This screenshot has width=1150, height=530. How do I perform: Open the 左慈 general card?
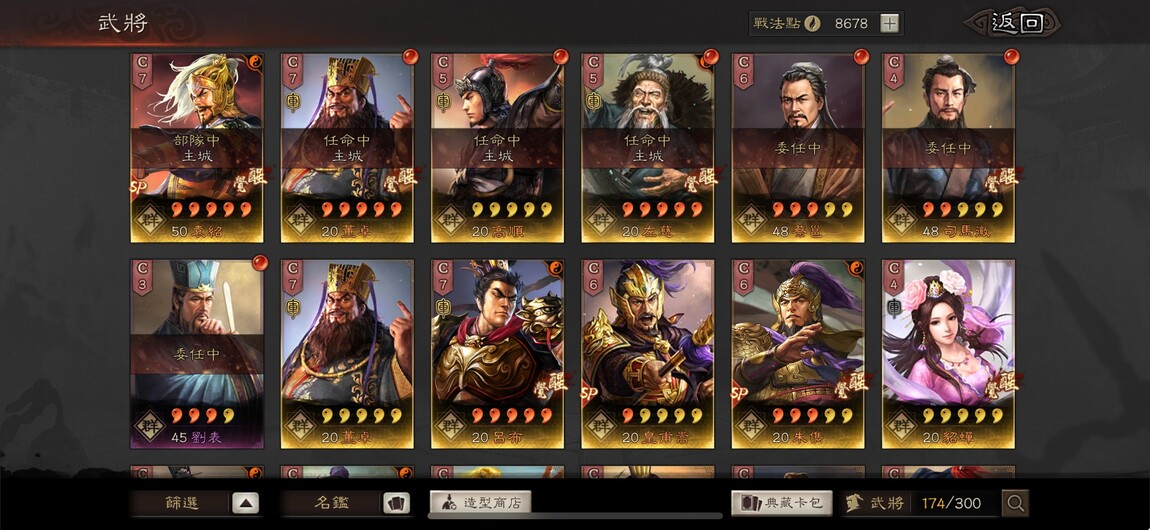(647, 147)
